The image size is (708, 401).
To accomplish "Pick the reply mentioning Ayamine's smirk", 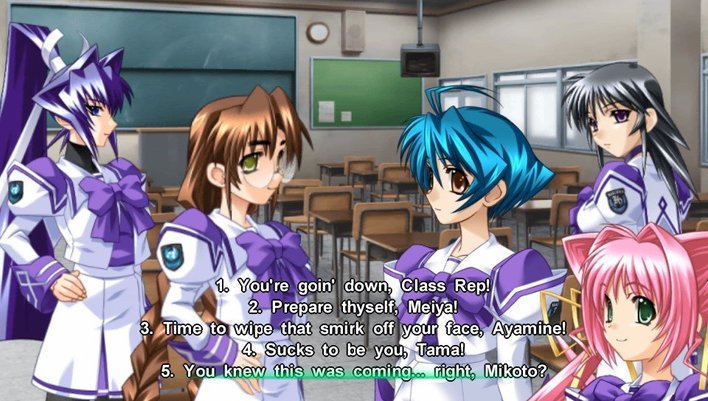I will click(x=354, y=329).
